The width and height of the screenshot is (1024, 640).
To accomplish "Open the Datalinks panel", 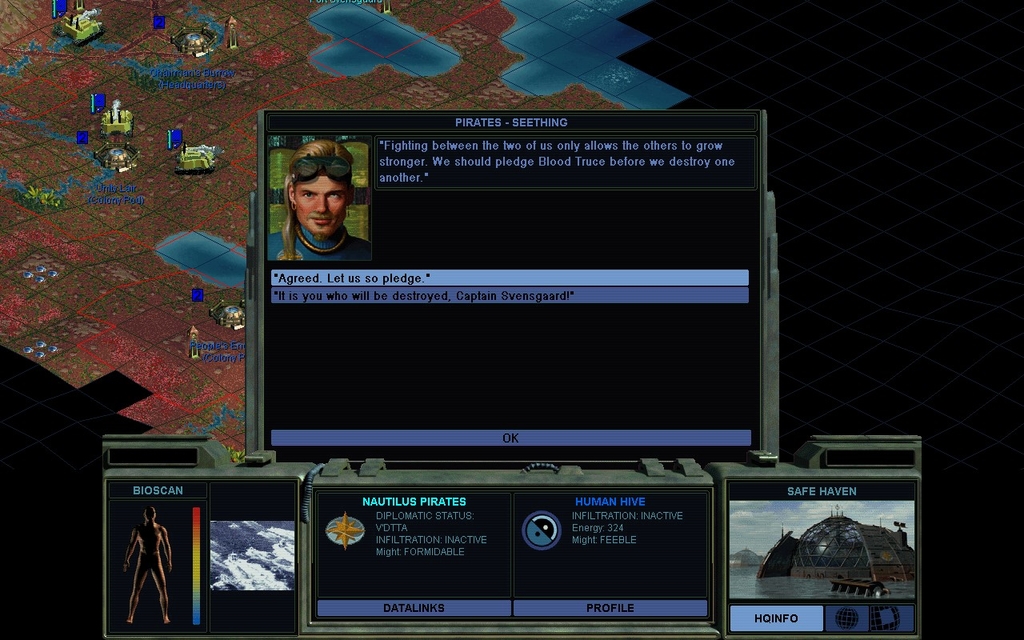I will click(413, 608).
